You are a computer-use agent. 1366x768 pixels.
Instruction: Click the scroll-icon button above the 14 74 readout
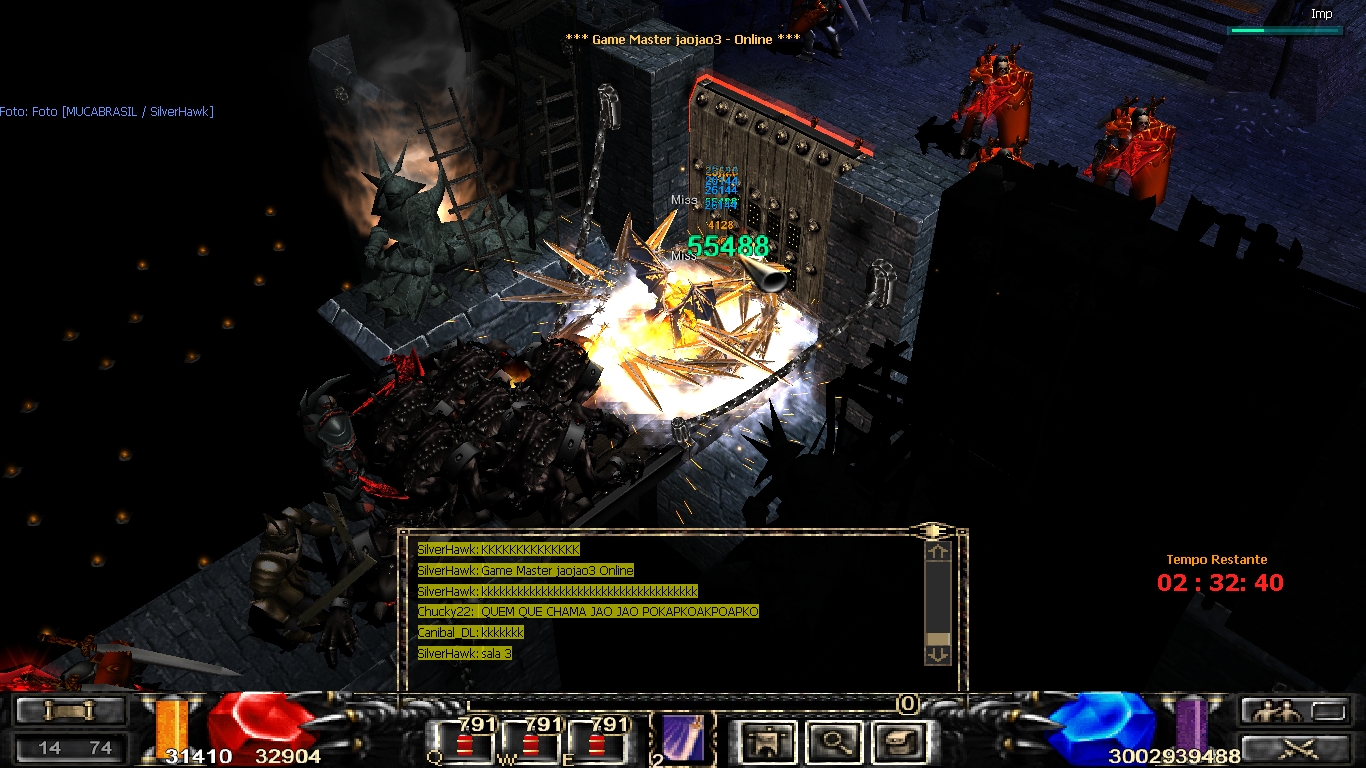point(70,711)
